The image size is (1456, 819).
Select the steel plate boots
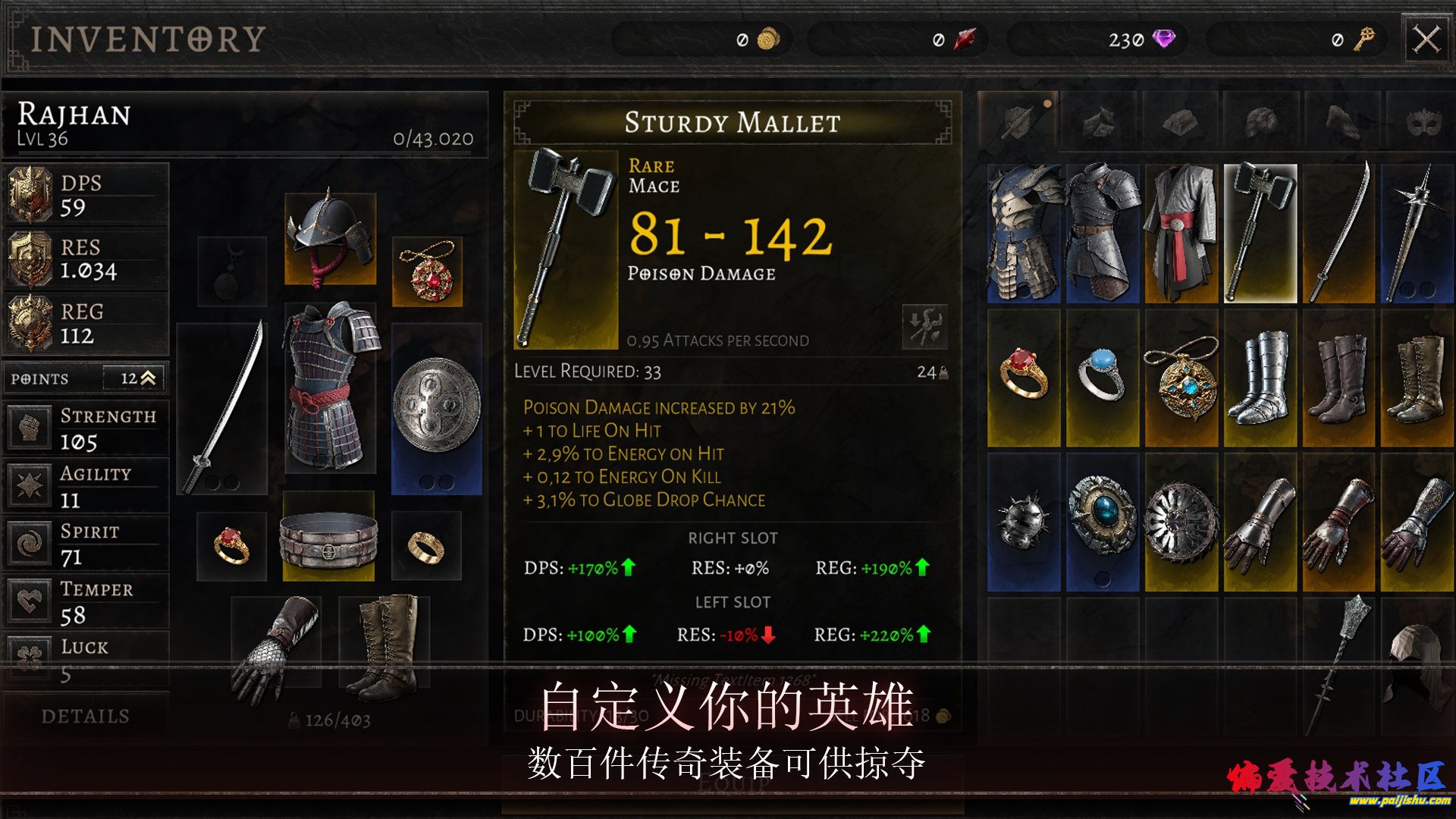click(1260, 377)
